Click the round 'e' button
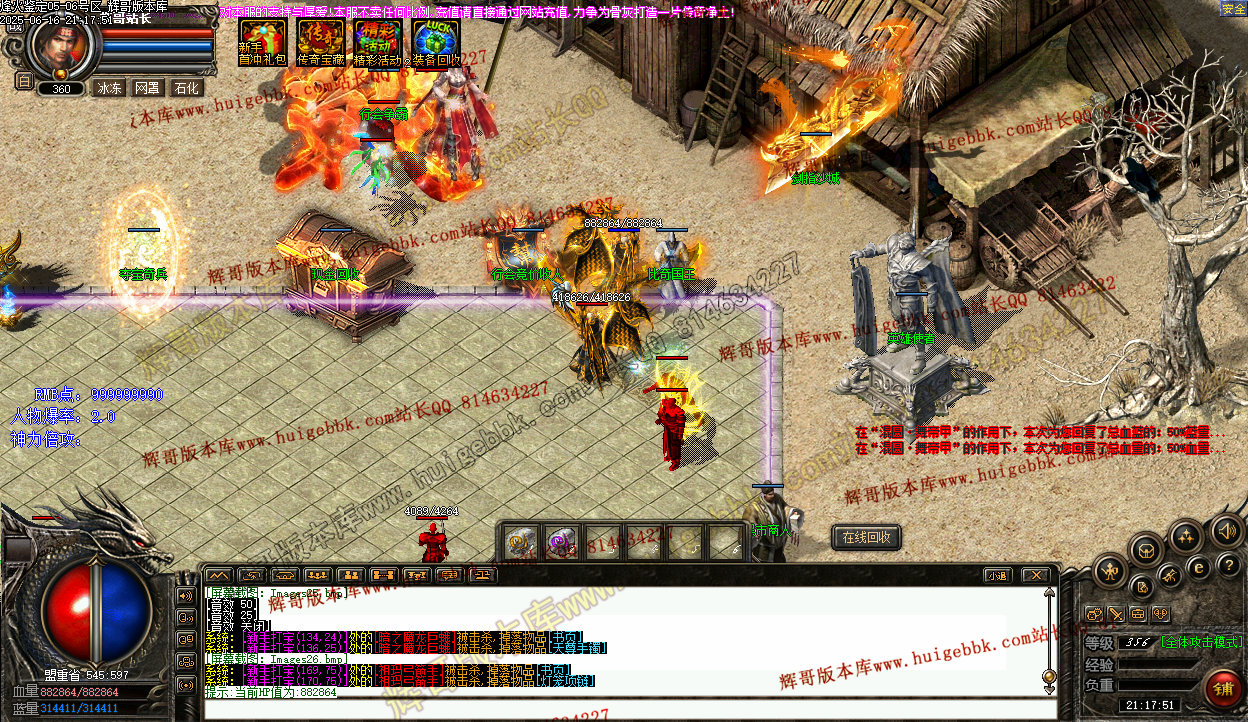 click(x=1200, y=567)
